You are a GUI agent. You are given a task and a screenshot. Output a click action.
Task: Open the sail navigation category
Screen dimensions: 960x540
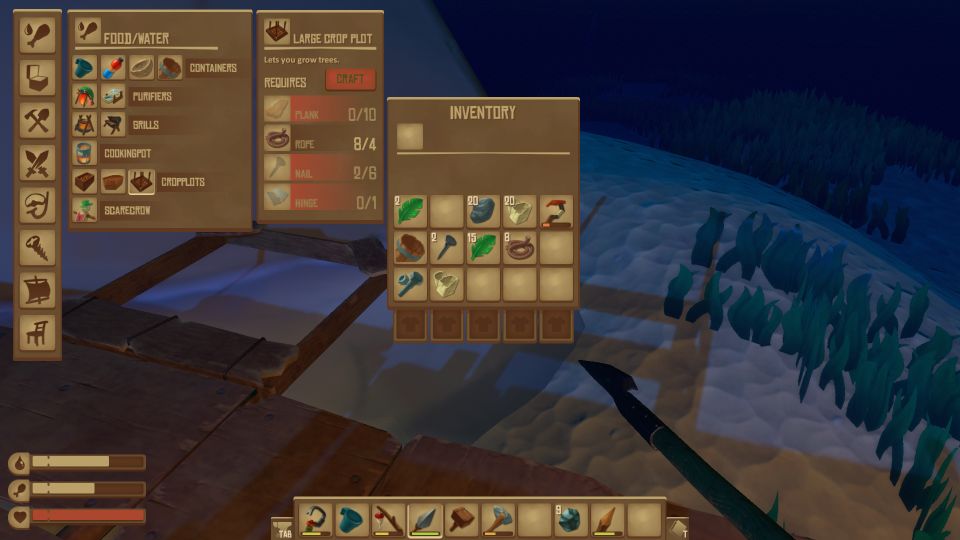pyautogui.click(x=37, y=290)
